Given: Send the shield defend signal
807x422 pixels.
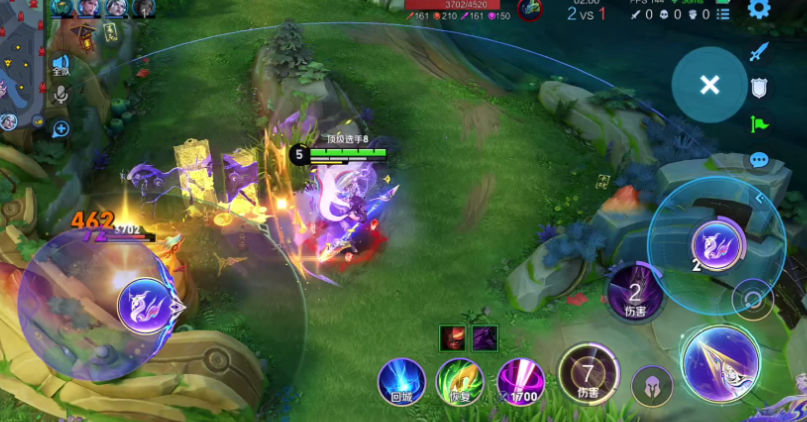Looking at the screenshot, I should click(759, 88).
